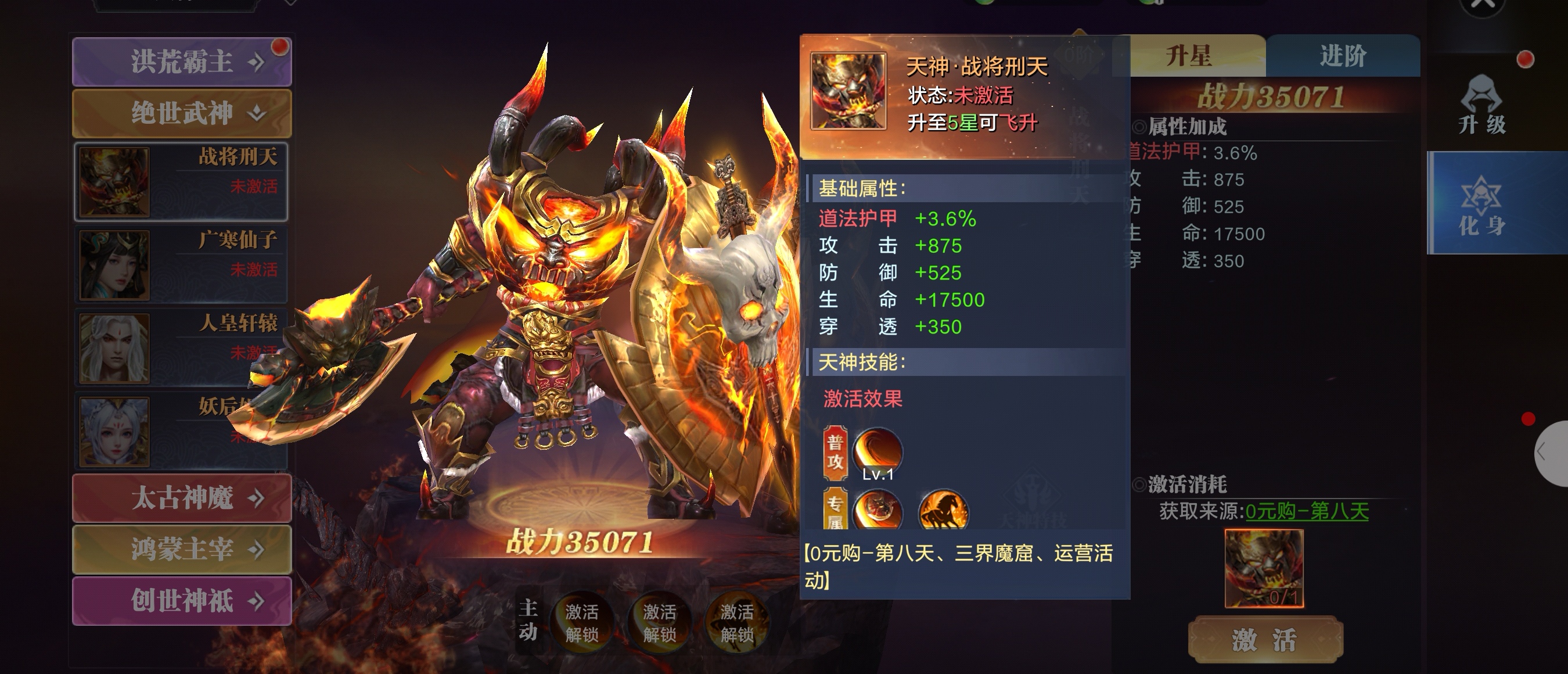View the 普攻 Lv.1 skill icon

pos(877,451)
